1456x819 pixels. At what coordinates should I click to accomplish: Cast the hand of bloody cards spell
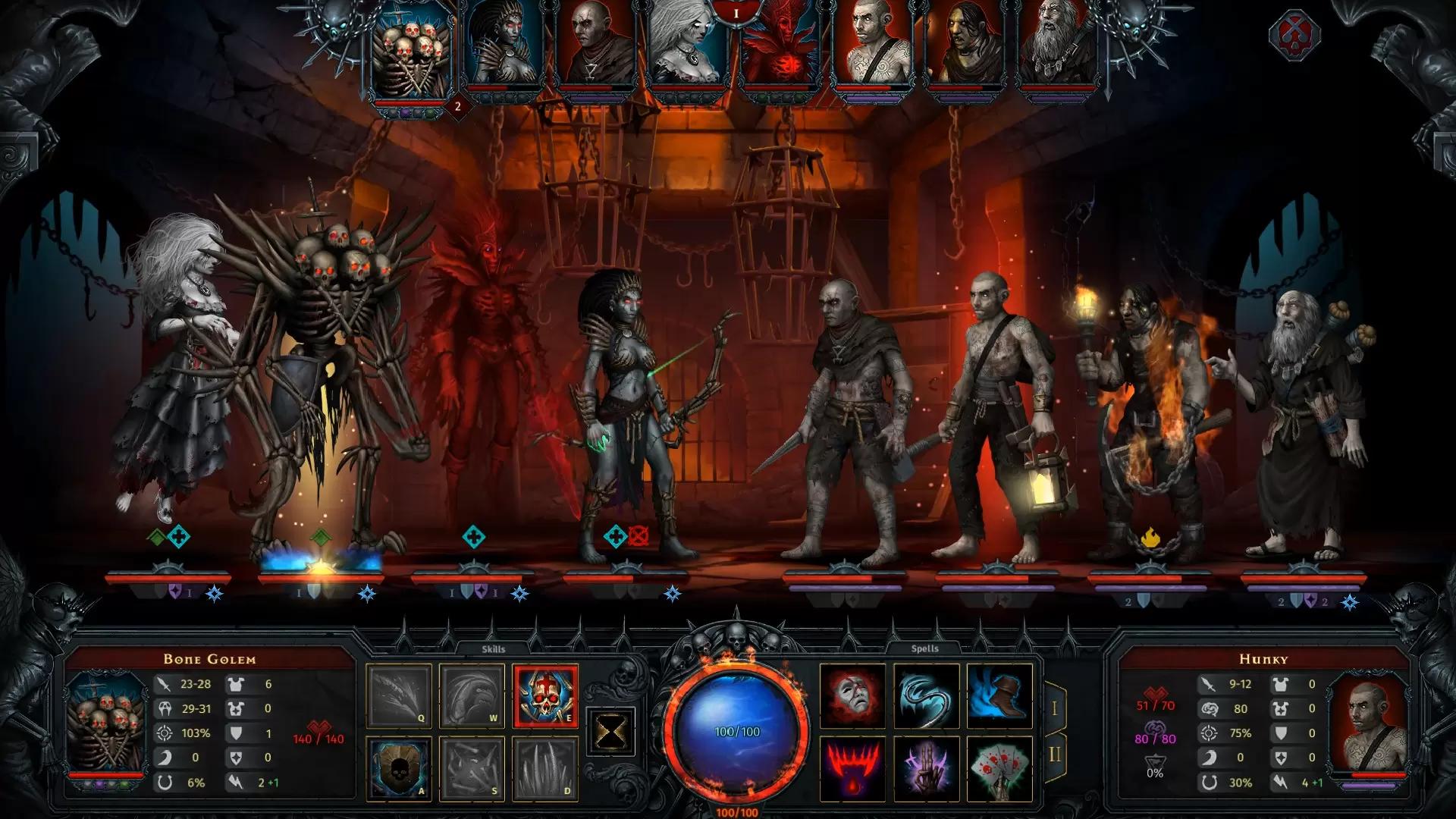(999, 767)
